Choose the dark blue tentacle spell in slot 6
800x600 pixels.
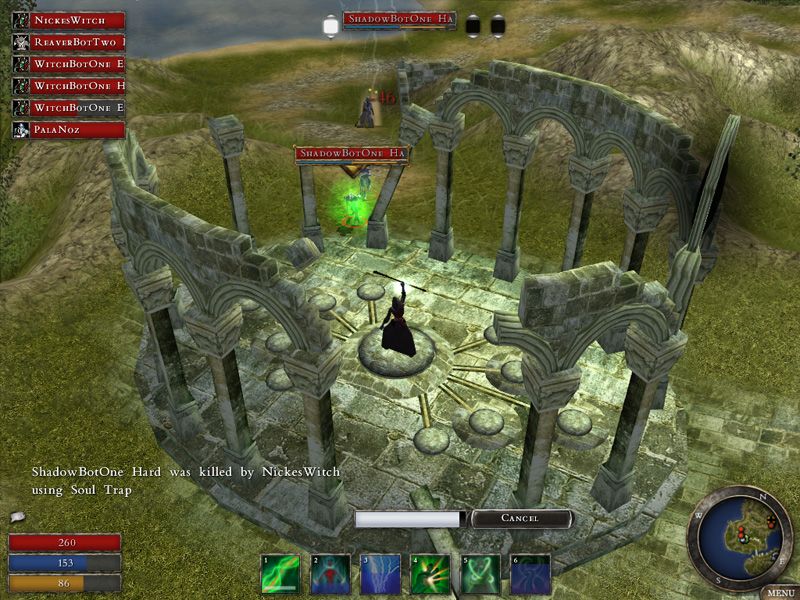tap(530, 574)
